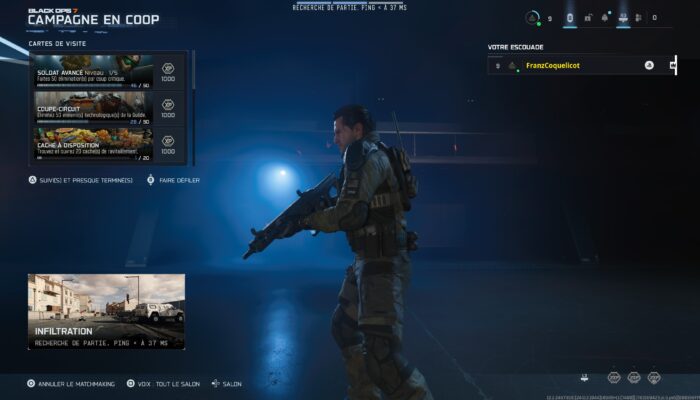Open the Salon lobby option
700x400 pixels.
(227, 383)
